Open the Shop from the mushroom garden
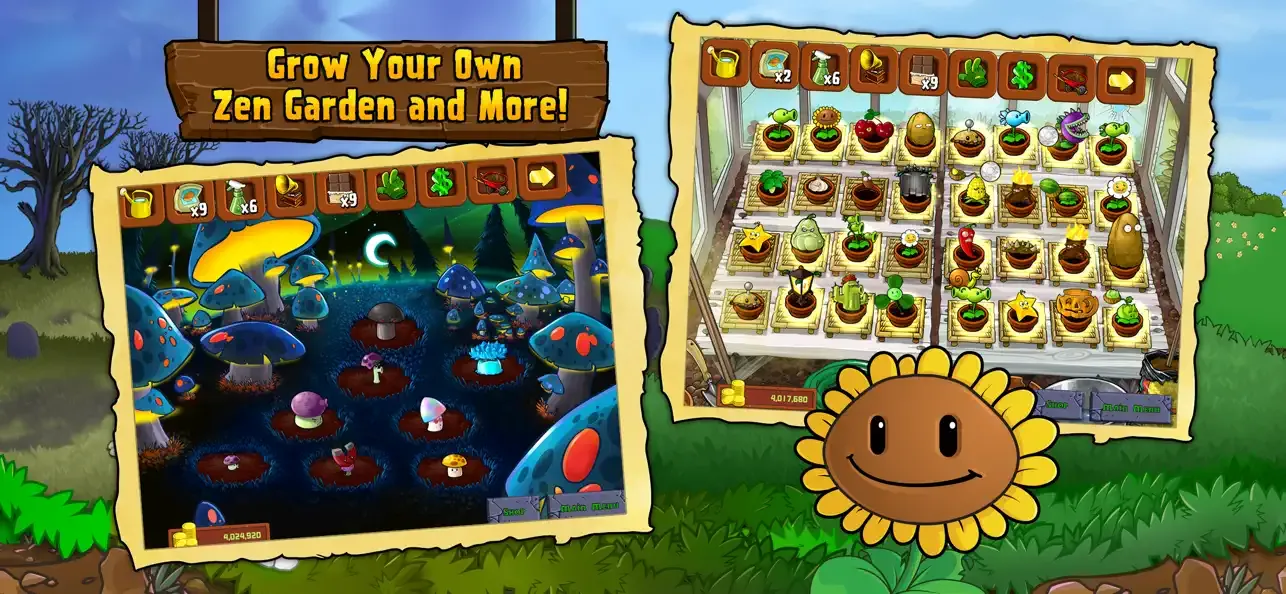This screenshot has width=1286, height=594. point(513,508)
